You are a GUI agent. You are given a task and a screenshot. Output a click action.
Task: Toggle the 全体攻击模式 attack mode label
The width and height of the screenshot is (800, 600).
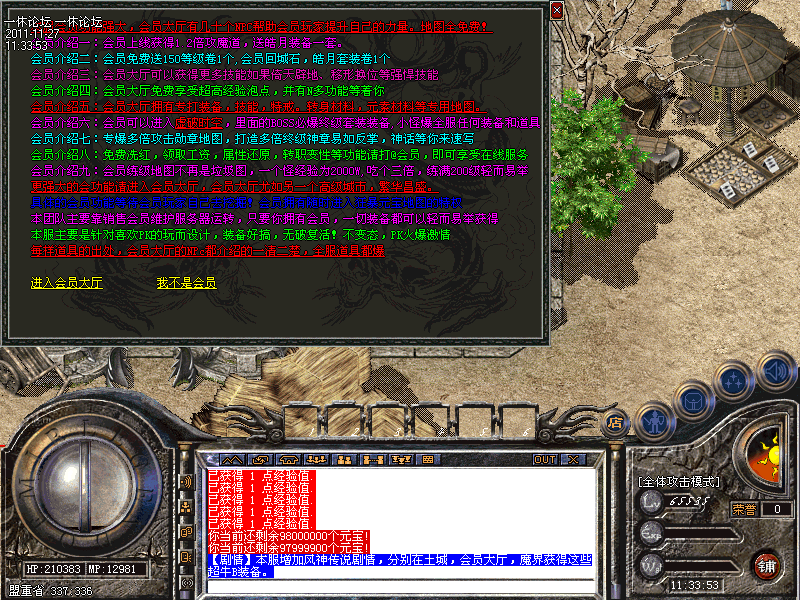pos(678,482)
